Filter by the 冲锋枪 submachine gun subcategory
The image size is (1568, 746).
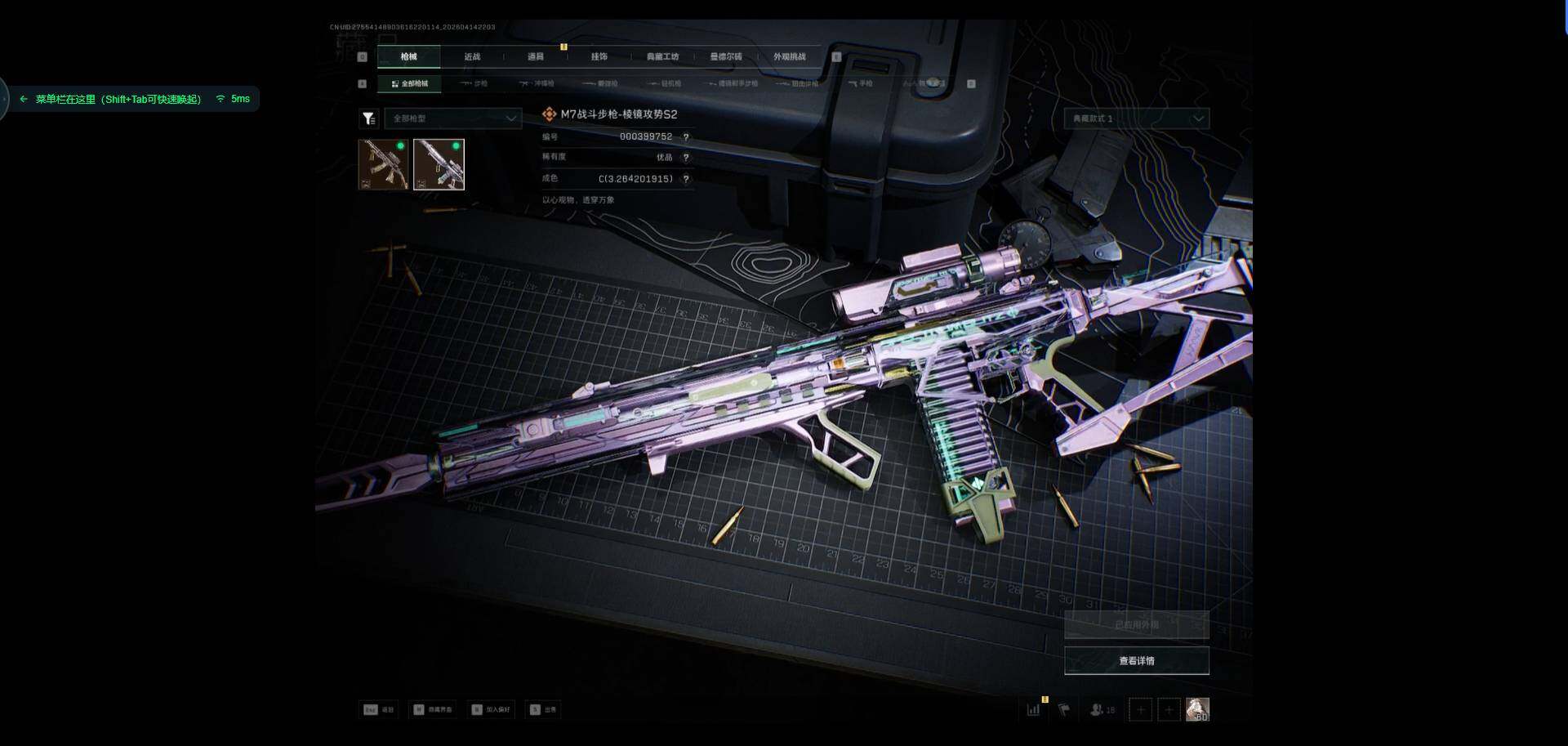click(x=537, y=83)
